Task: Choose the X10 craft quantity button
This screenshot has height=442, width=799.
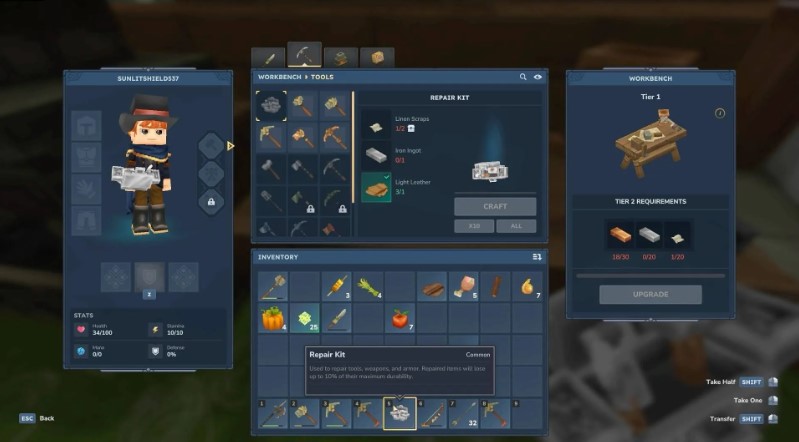Action: (x=474, y=226)
